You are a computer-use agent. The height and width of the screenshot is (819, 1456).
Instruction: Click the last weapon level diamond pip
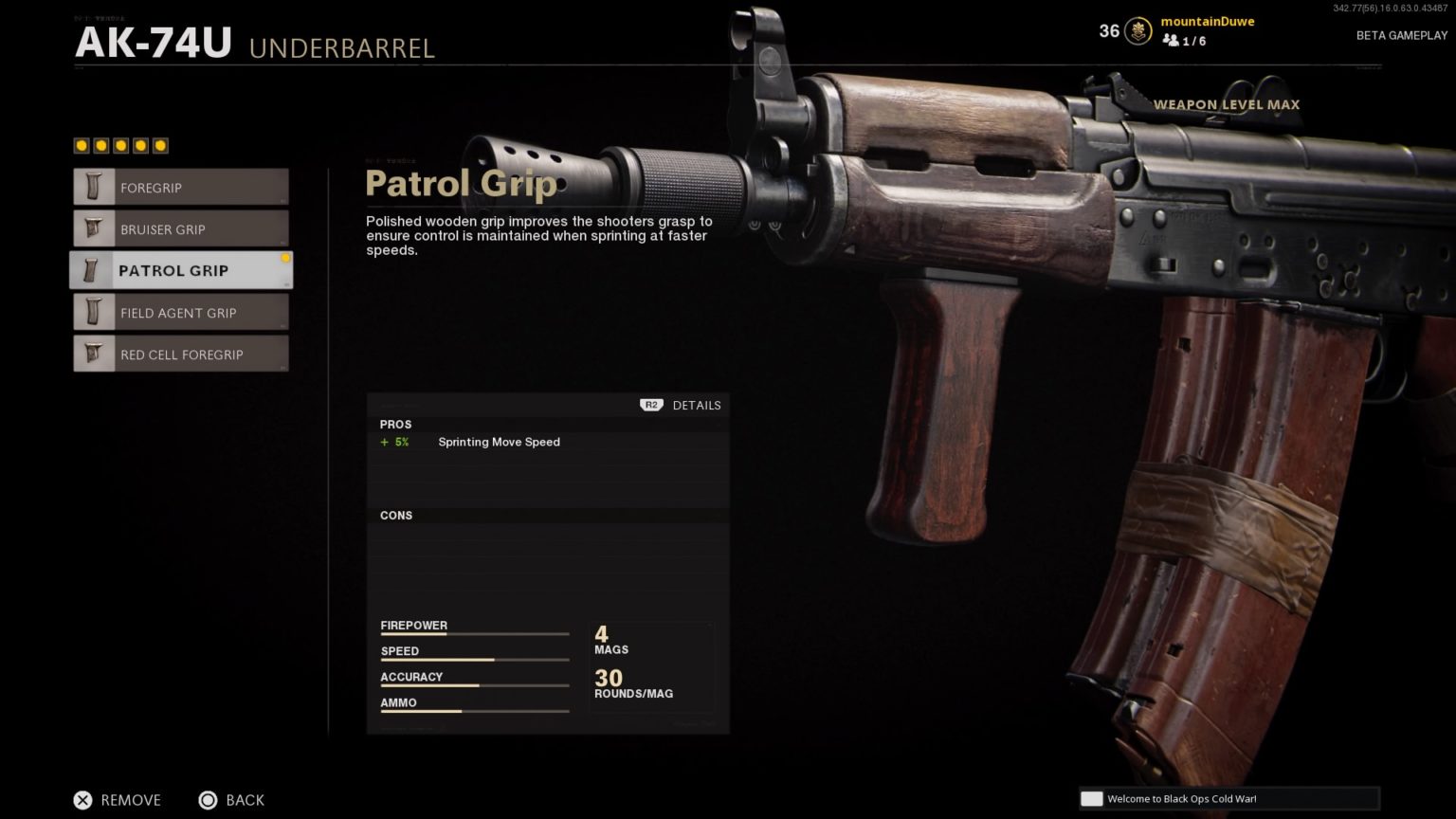pos(160,145)
